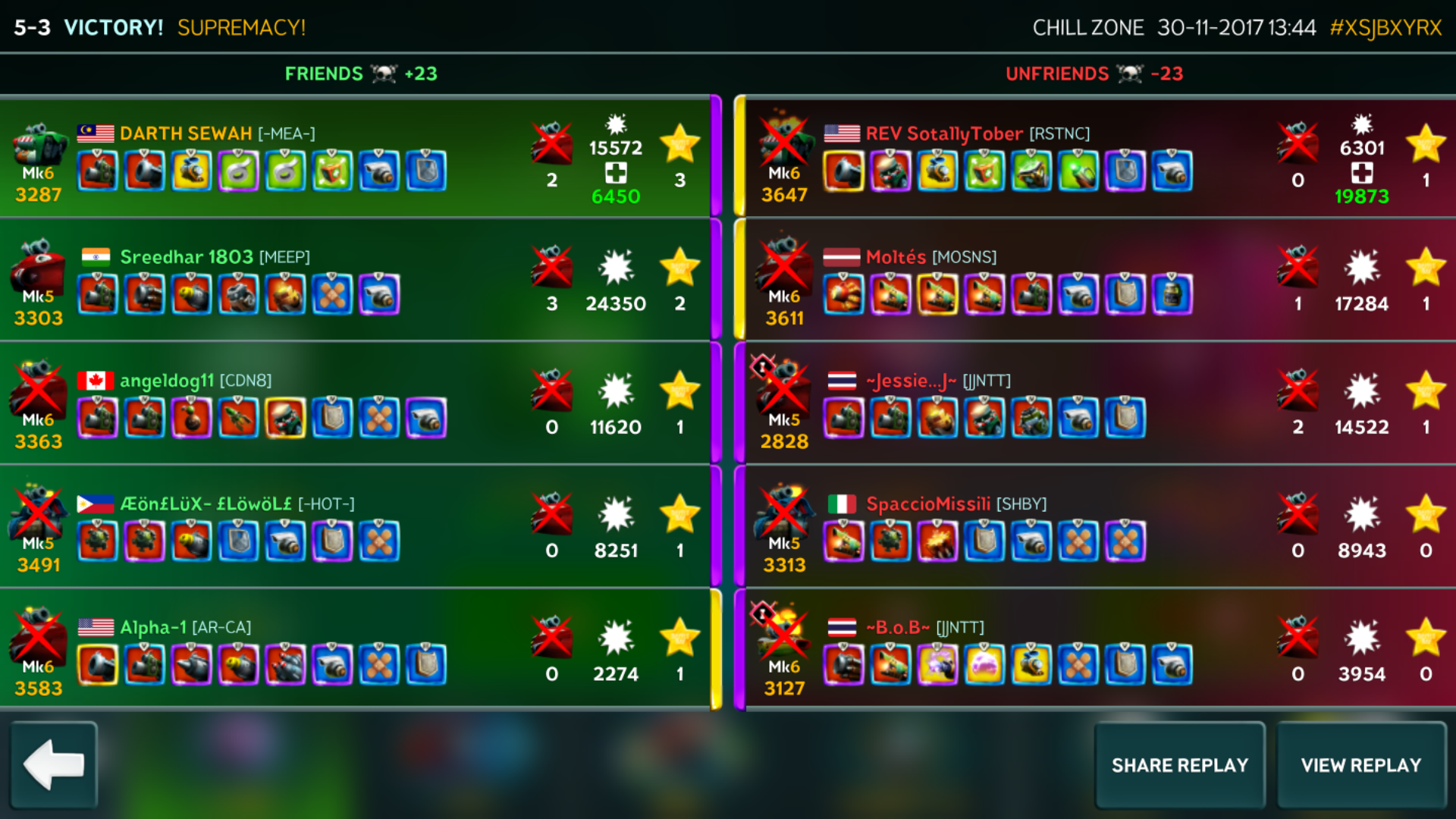The image size is (1456, 819).
Task: Choose angeldog11 in the Friends list
Action: click(x=355, y=404)
